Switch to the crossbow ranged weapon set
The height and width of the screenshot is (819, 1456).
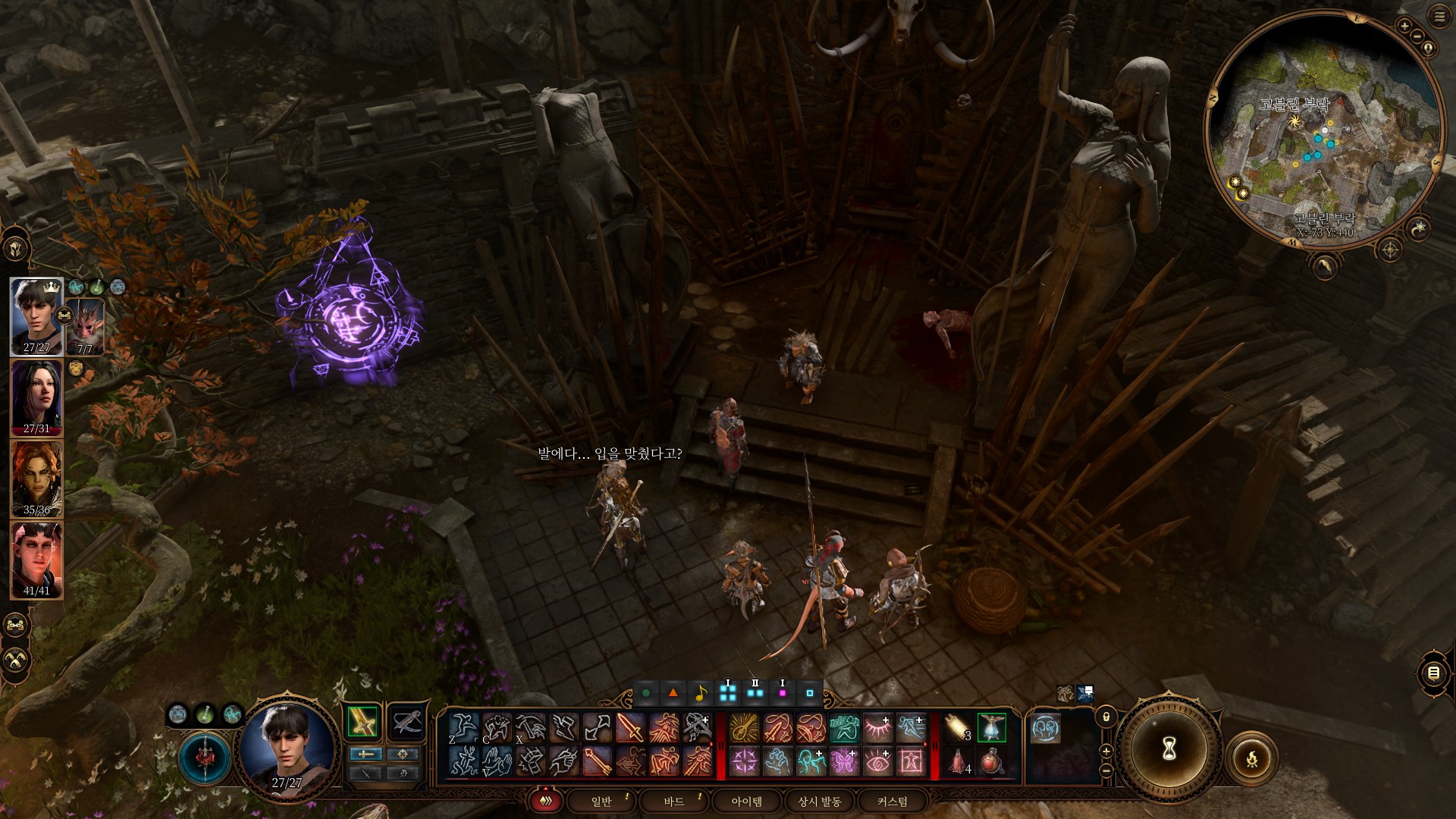406,721
